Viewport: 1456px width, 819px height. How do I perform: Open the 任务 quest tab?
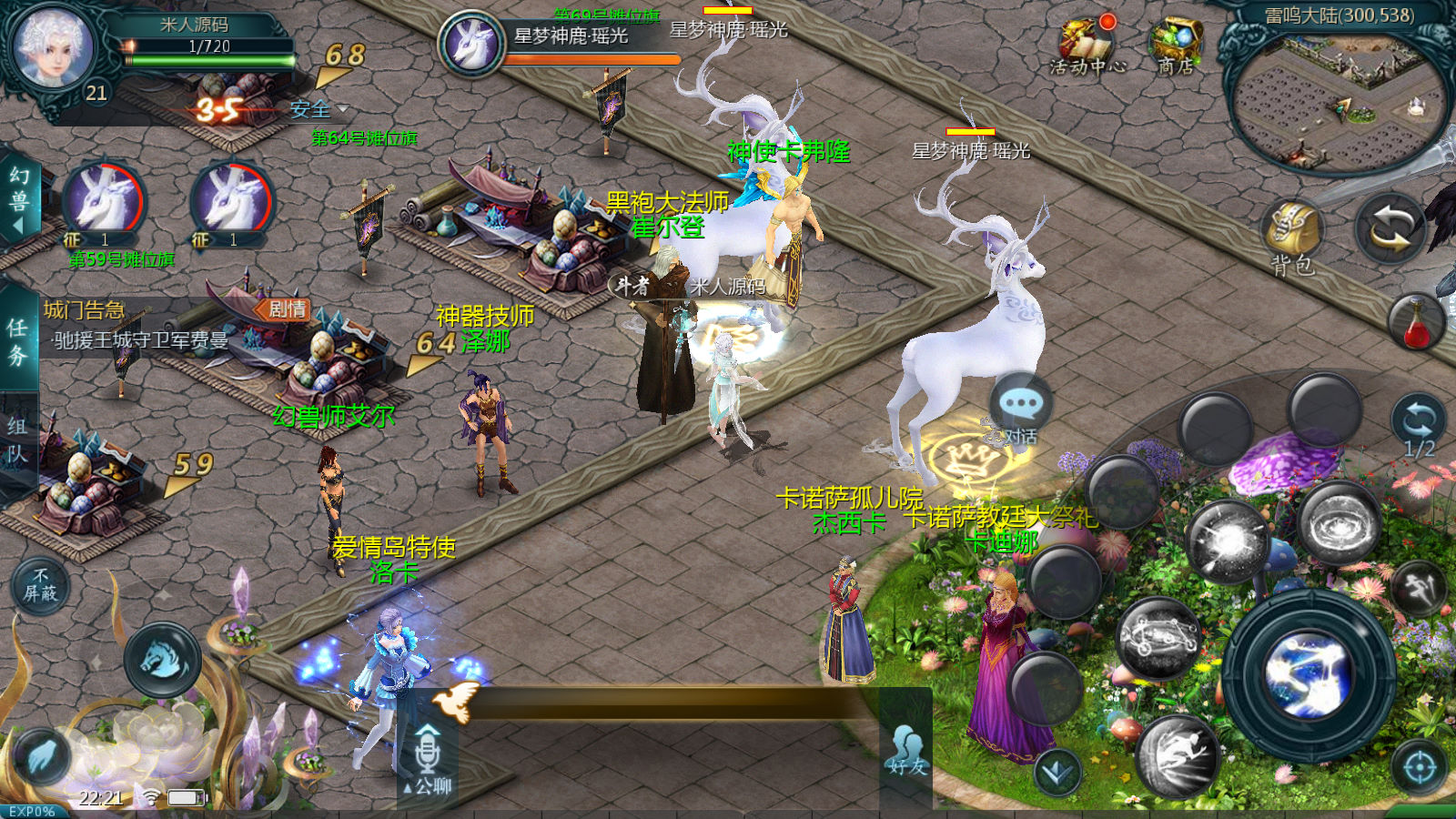coord(17,341)
